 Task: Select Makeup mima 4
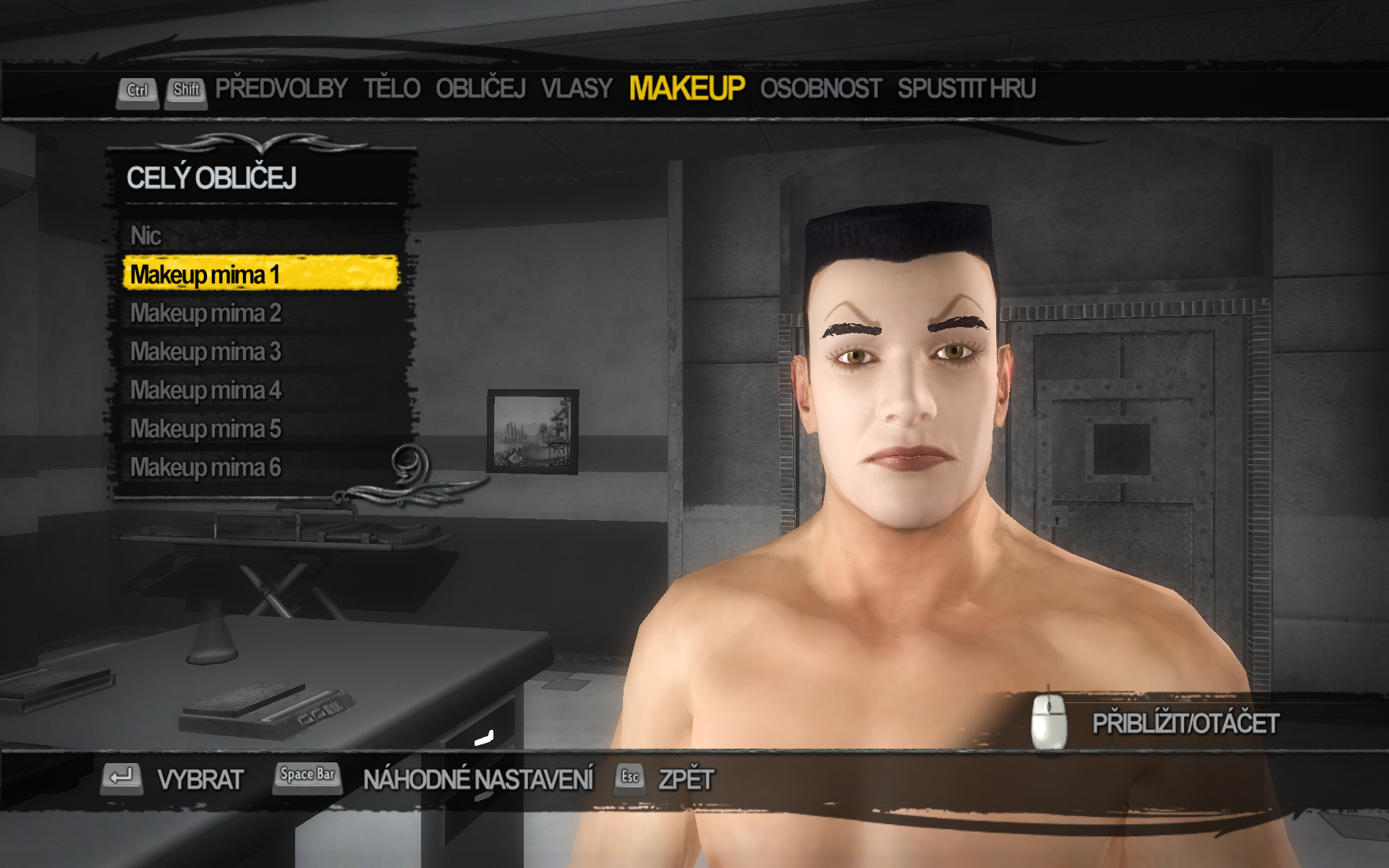point(205,391)
